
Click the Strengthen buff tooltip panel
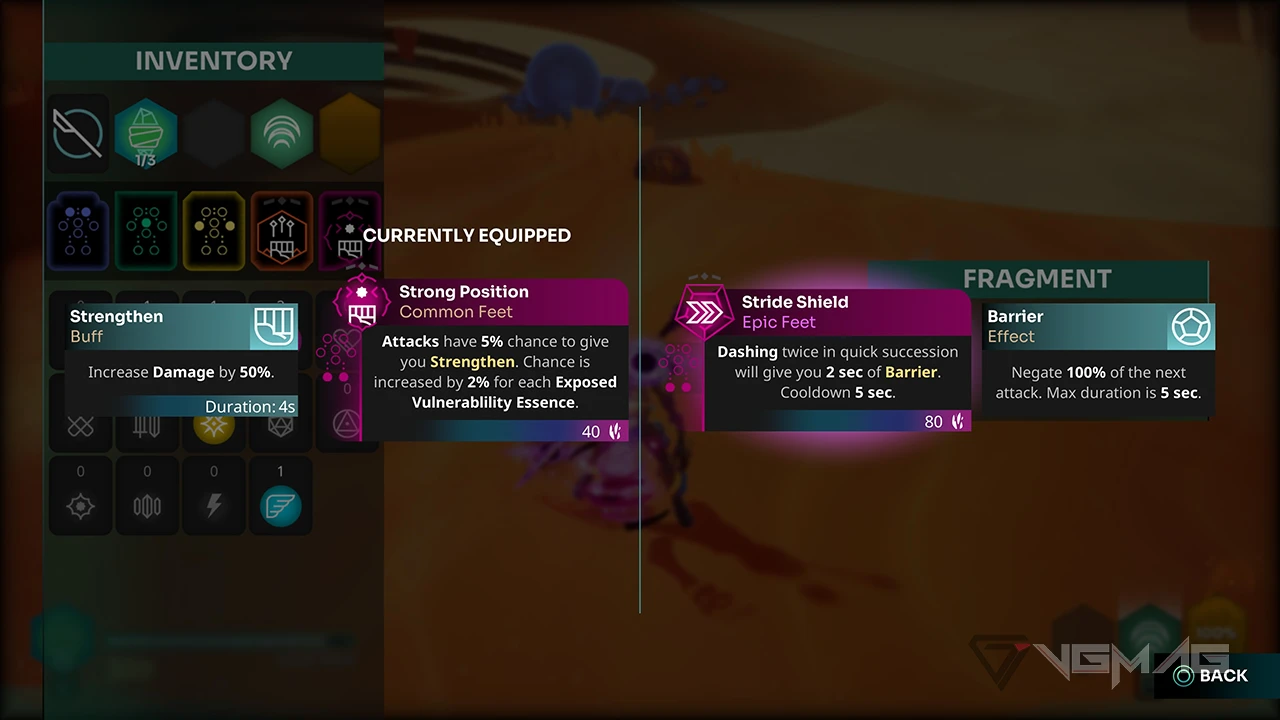pyautogui.click(x=181, y=360)
